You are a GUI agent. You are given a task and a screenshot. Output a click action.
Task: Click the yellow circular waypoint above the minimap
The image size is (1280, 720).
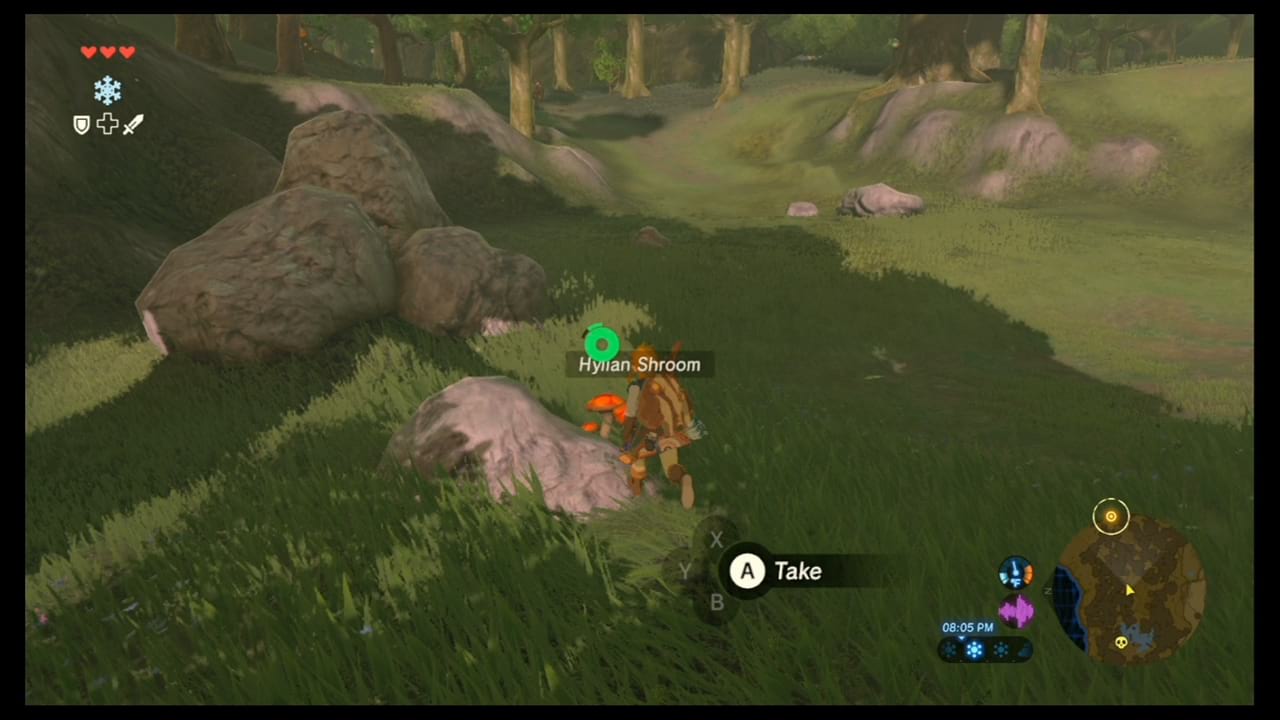point(1111,516)
